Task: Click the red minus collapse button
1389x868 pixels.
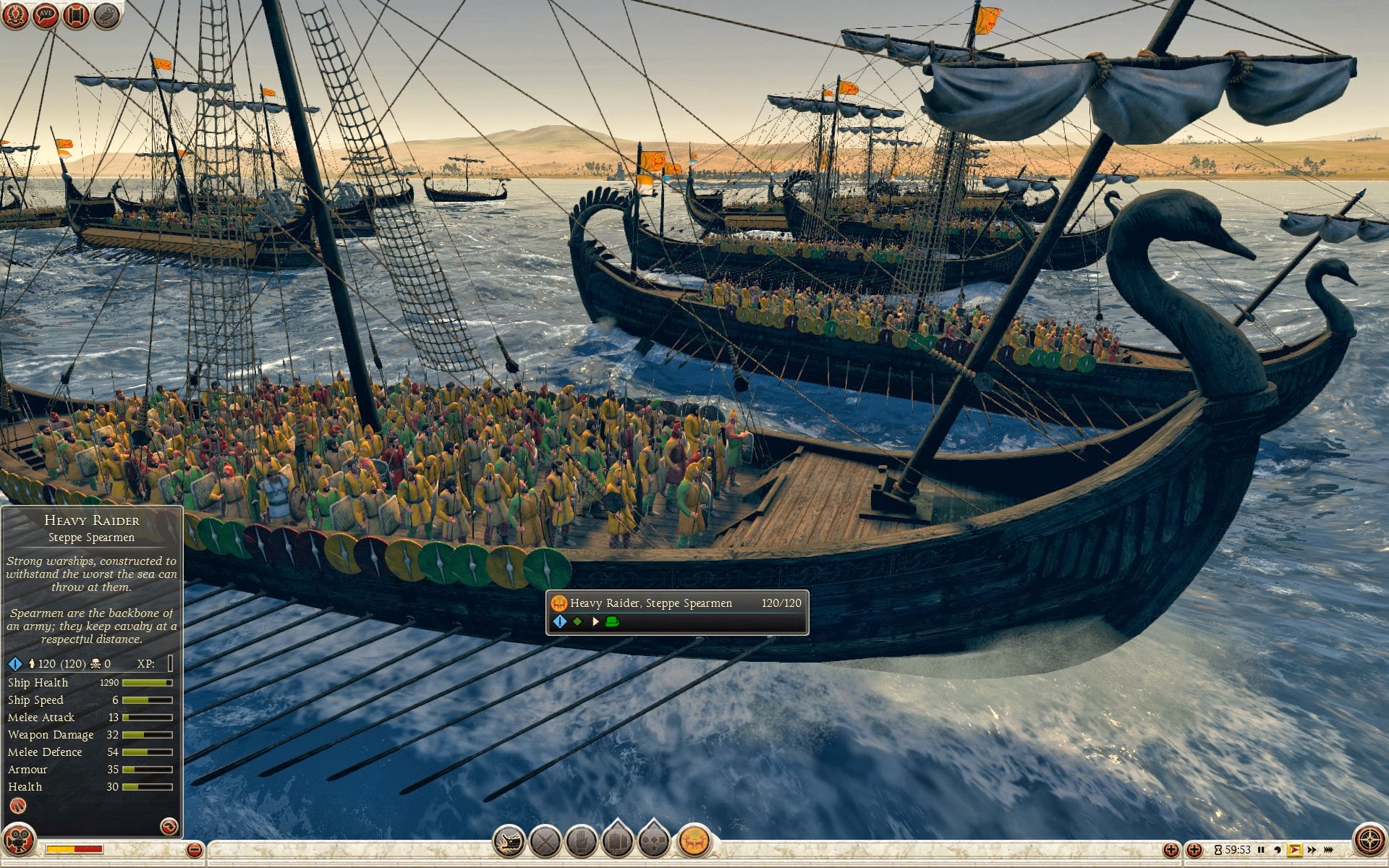Action: tap(194, 850)
